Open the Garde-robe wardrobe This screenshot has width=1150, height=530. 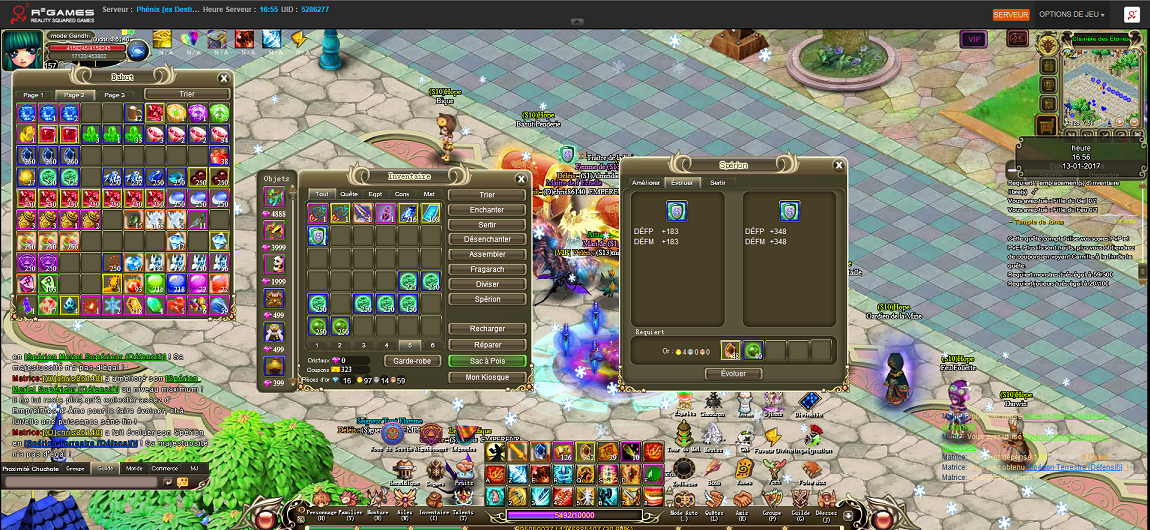pyautogui.click(x=412, y=361)
